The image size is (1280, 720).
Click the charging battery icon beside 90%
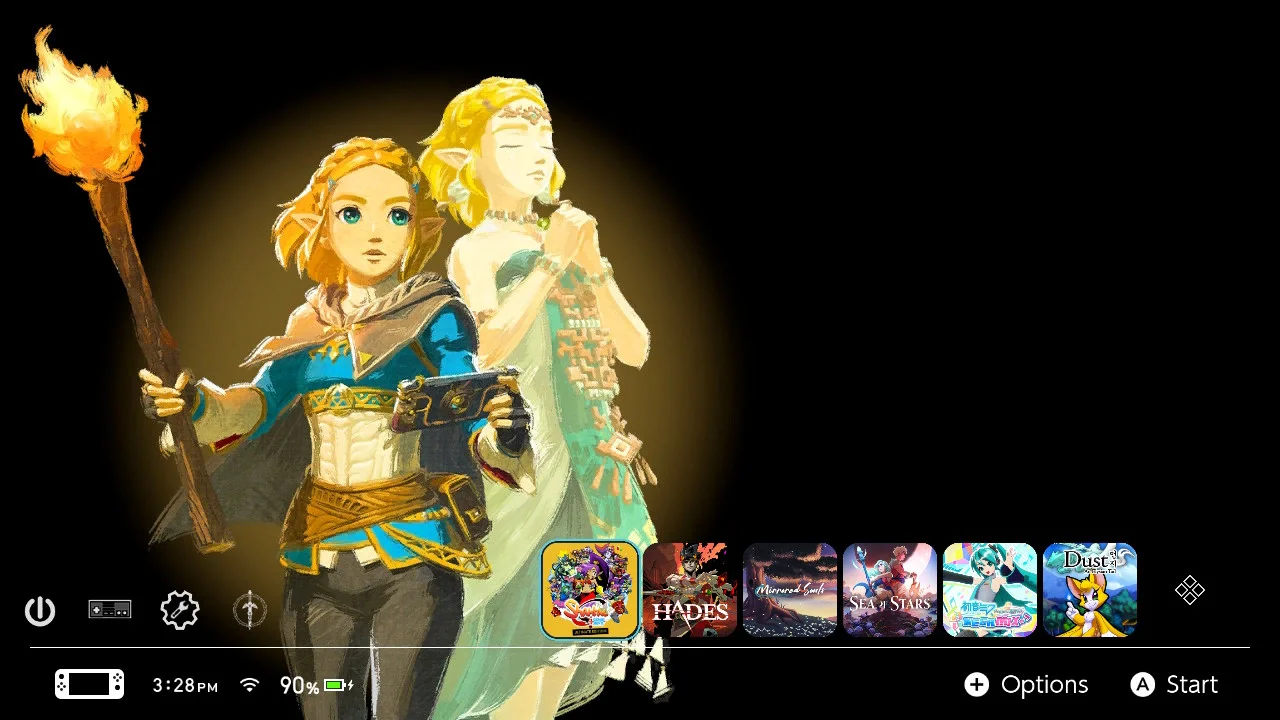[x=335, y=685]
